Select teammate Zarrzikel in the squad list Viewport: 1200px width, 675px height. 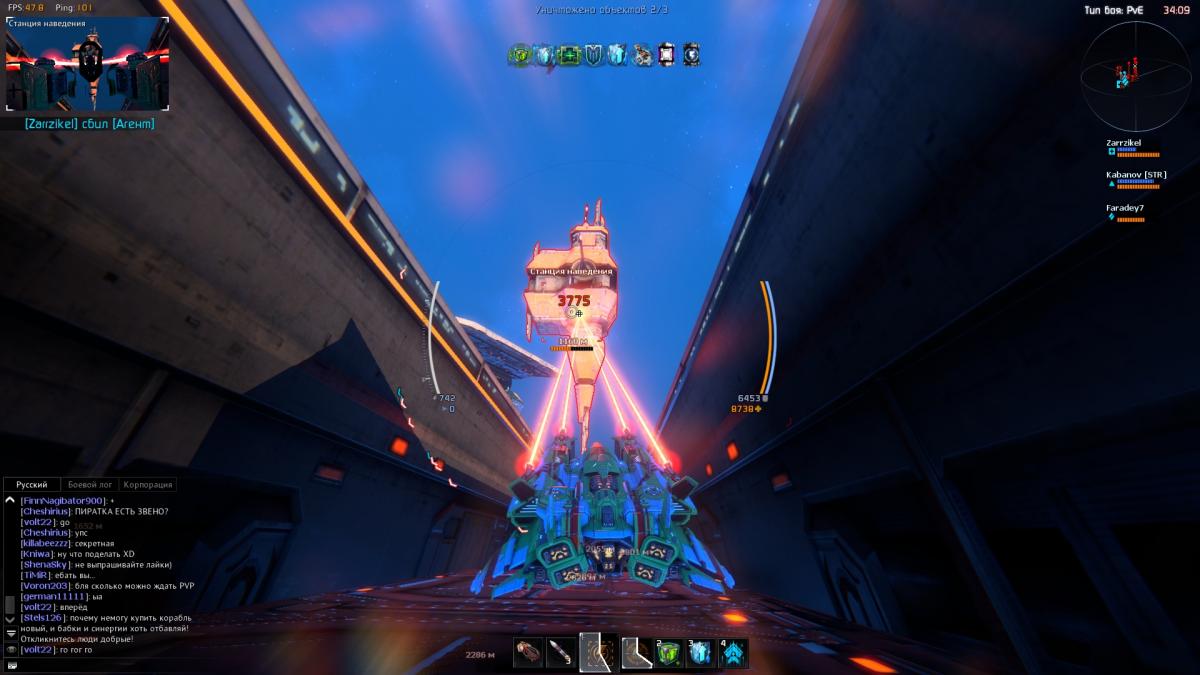(x=1124, y=143)
